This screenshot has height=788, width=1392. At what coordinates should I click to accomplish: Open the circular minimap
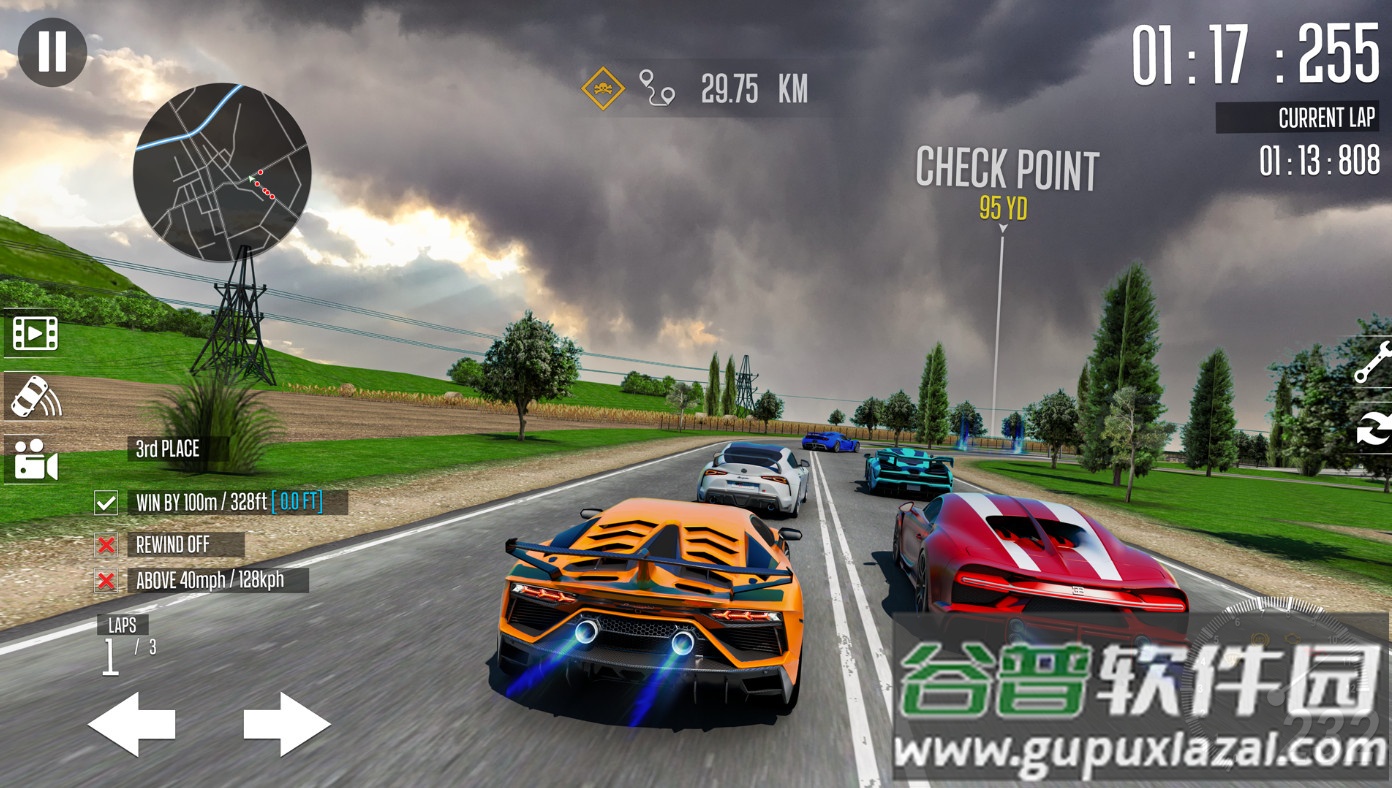(222, 173)
